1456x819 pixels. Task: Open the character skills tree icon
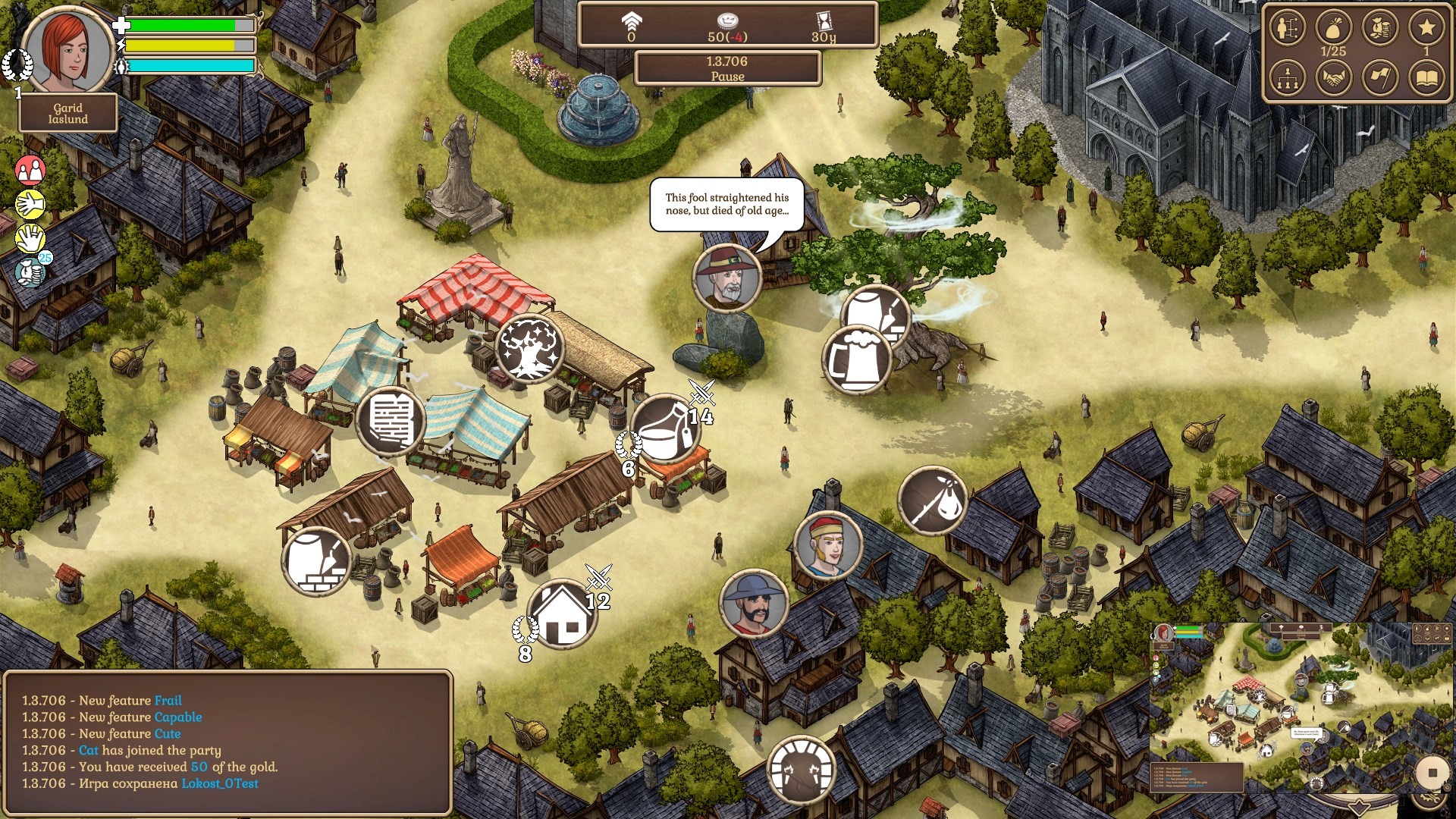(1287, 29)
